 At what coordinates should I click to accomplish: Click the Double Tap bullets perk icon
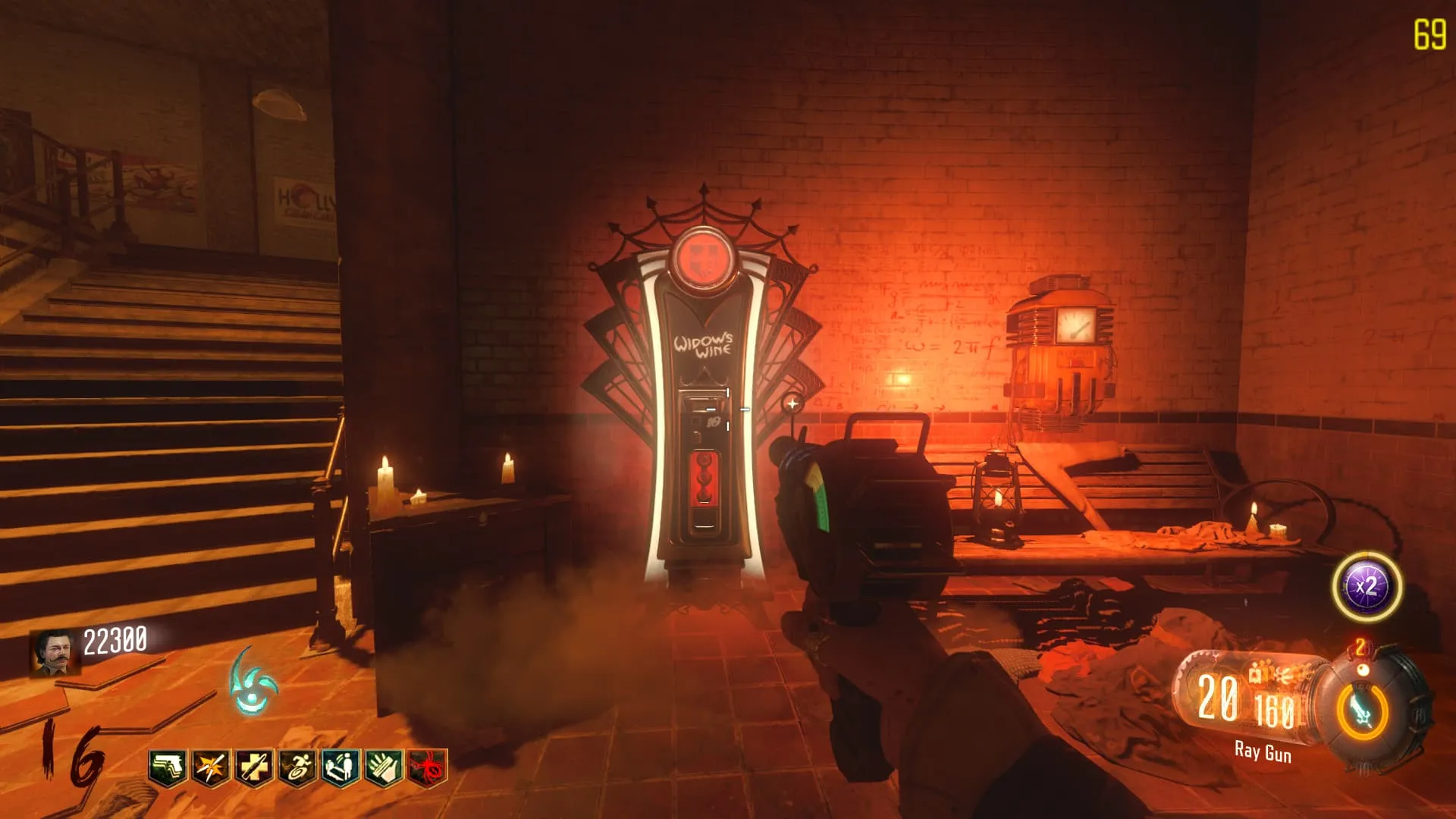[212, 768]
